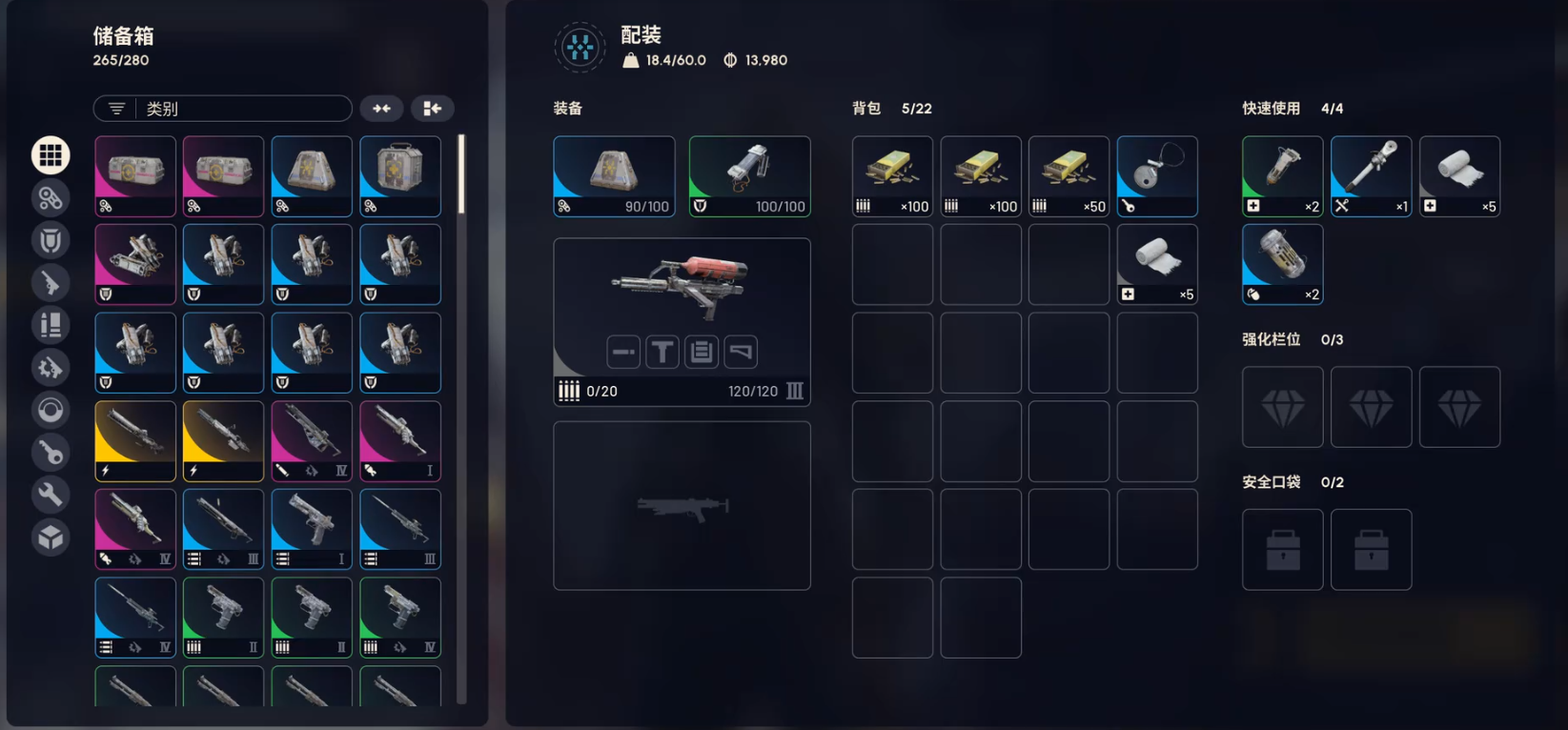Select the wrench misc-items category icon
Viewport: 1568px width, 730px height.
(51, 494)
